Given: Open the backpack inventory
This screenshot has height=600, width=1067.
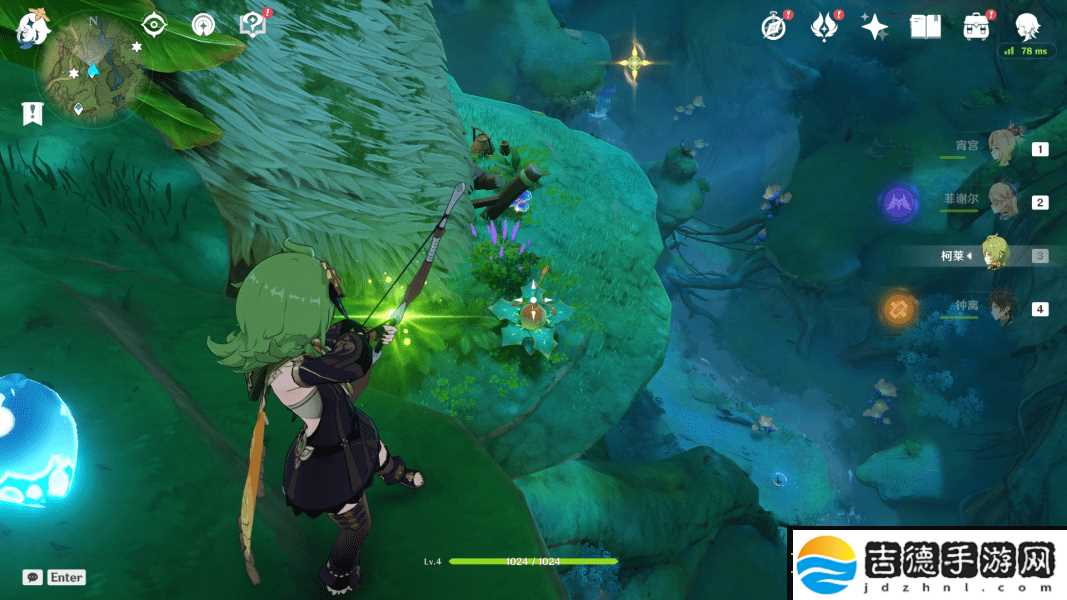Looking at the screenshot, I should click(x=976, y=27).
